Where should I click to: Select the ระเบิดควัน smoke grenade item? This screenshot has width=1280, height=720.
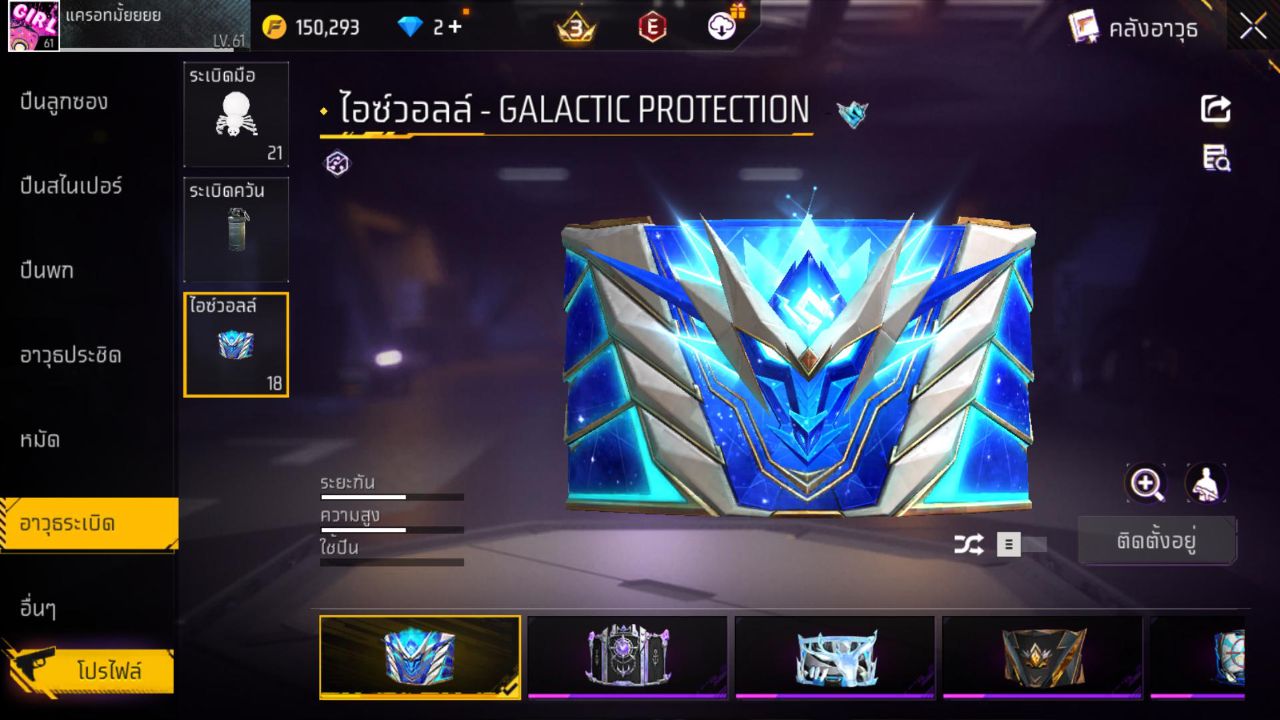coord(236,229)
